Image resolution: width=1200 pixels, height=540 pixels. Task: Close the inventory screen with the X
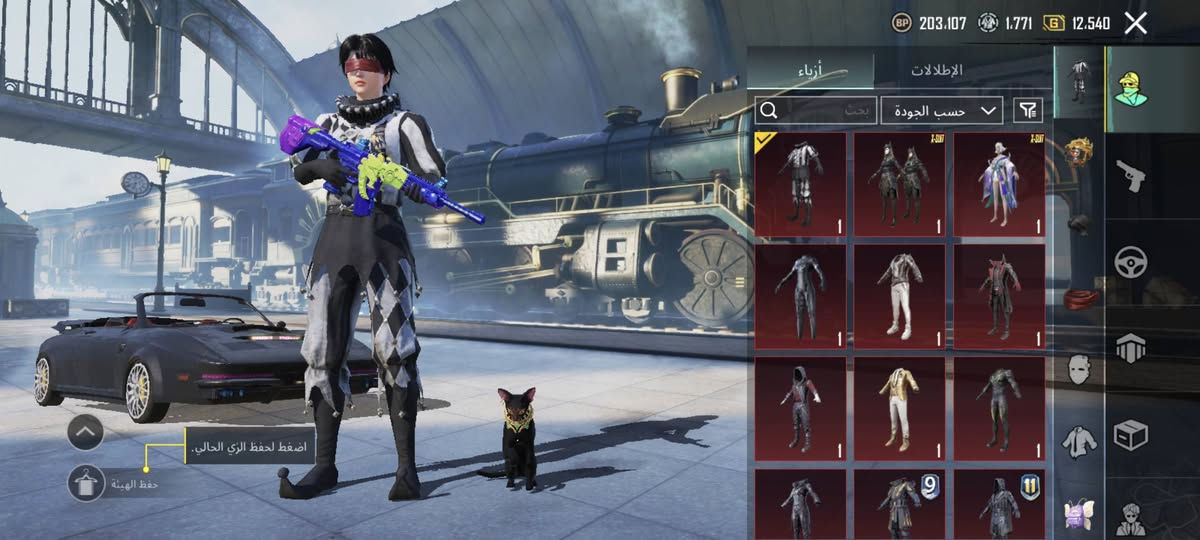pyautogui.click(x=1135, y=23)
